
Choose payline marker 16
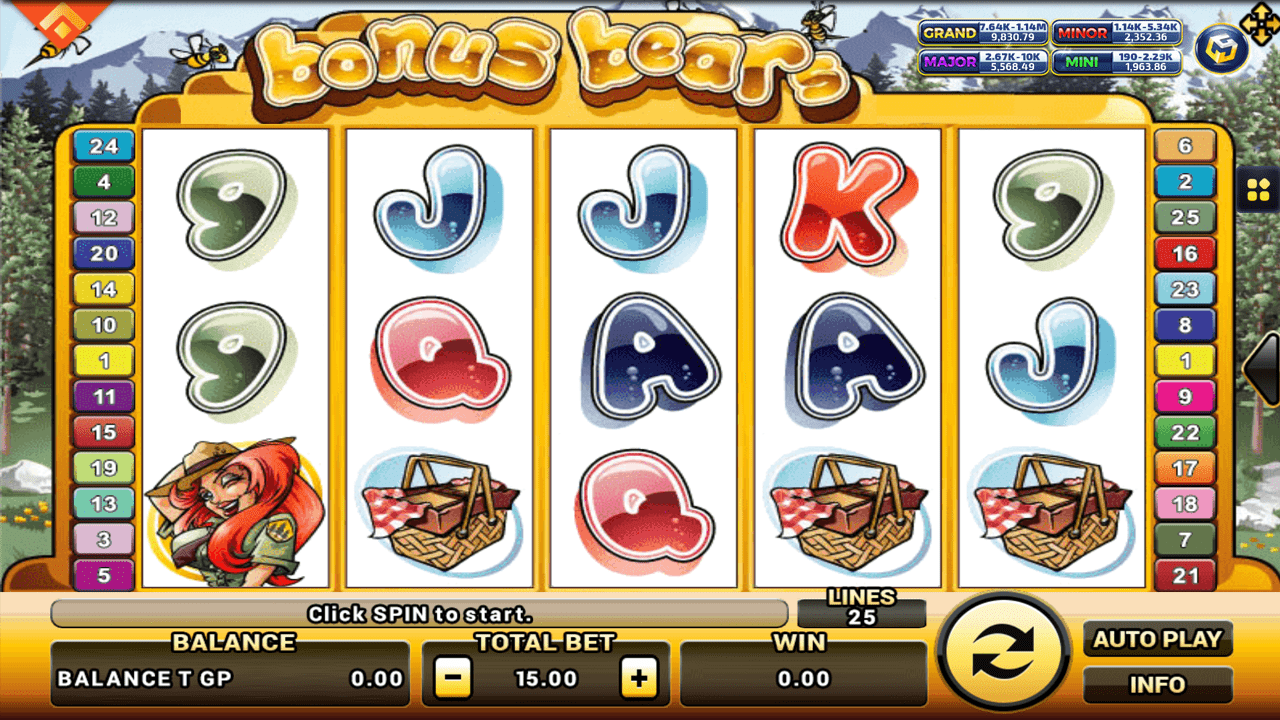coord(1185,254)
